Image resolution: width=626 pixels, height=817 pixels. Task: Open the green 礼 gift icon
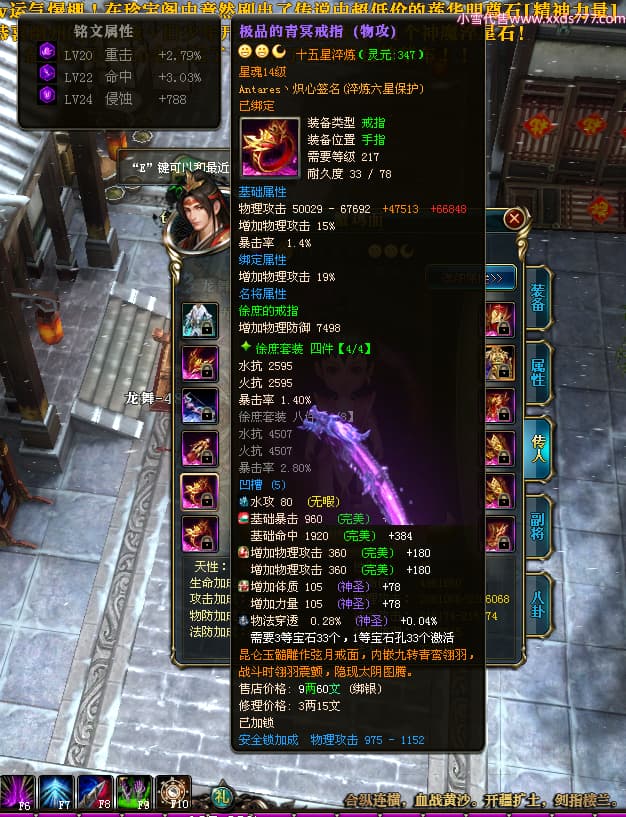pos(223,797)
